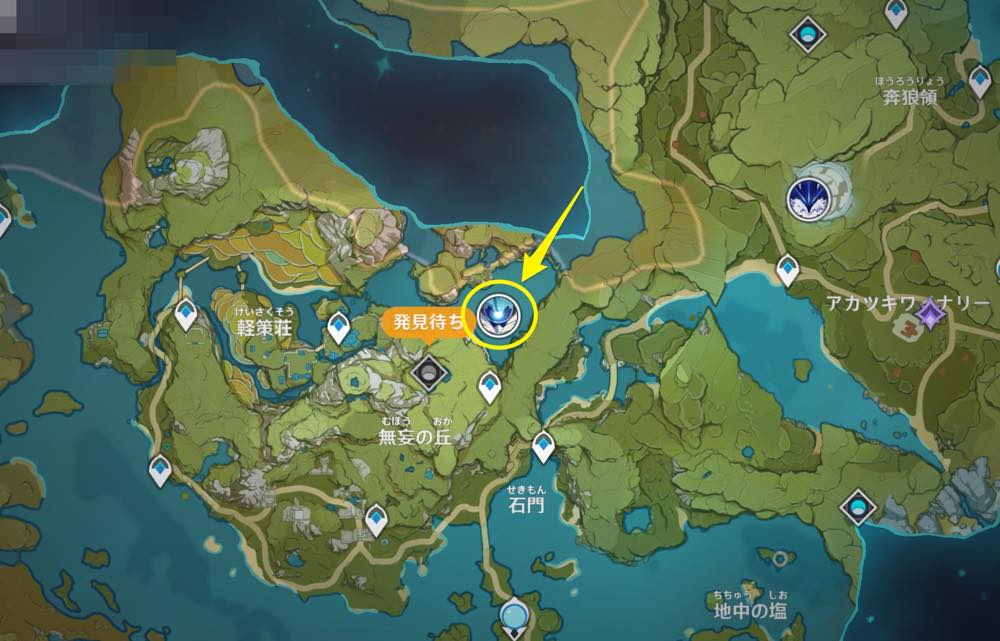Click the waypoint just below the Statue of the Seven

[787, 267]
